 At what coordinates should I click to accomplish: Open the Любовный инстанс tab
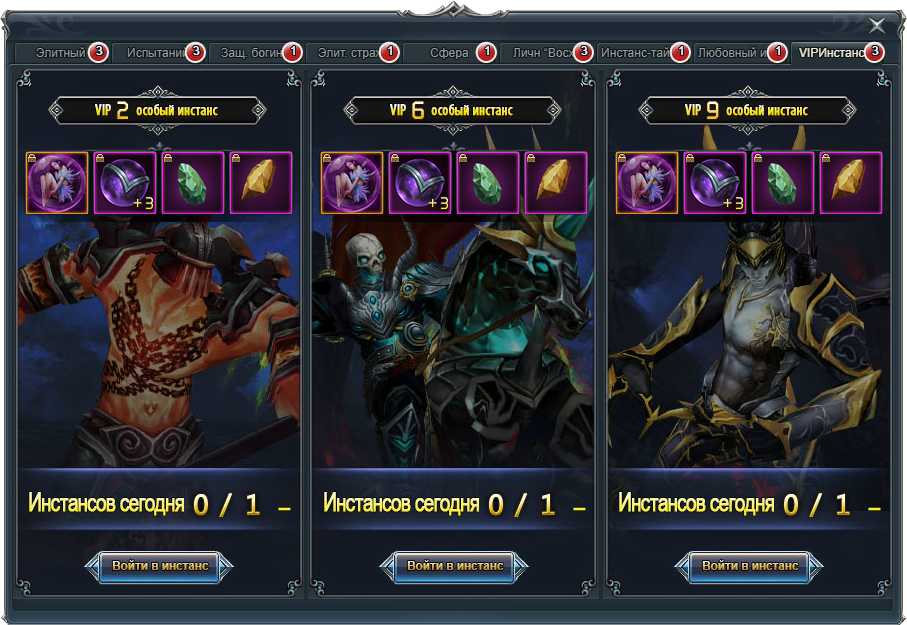pyautogui.click(x=733, y=53)
